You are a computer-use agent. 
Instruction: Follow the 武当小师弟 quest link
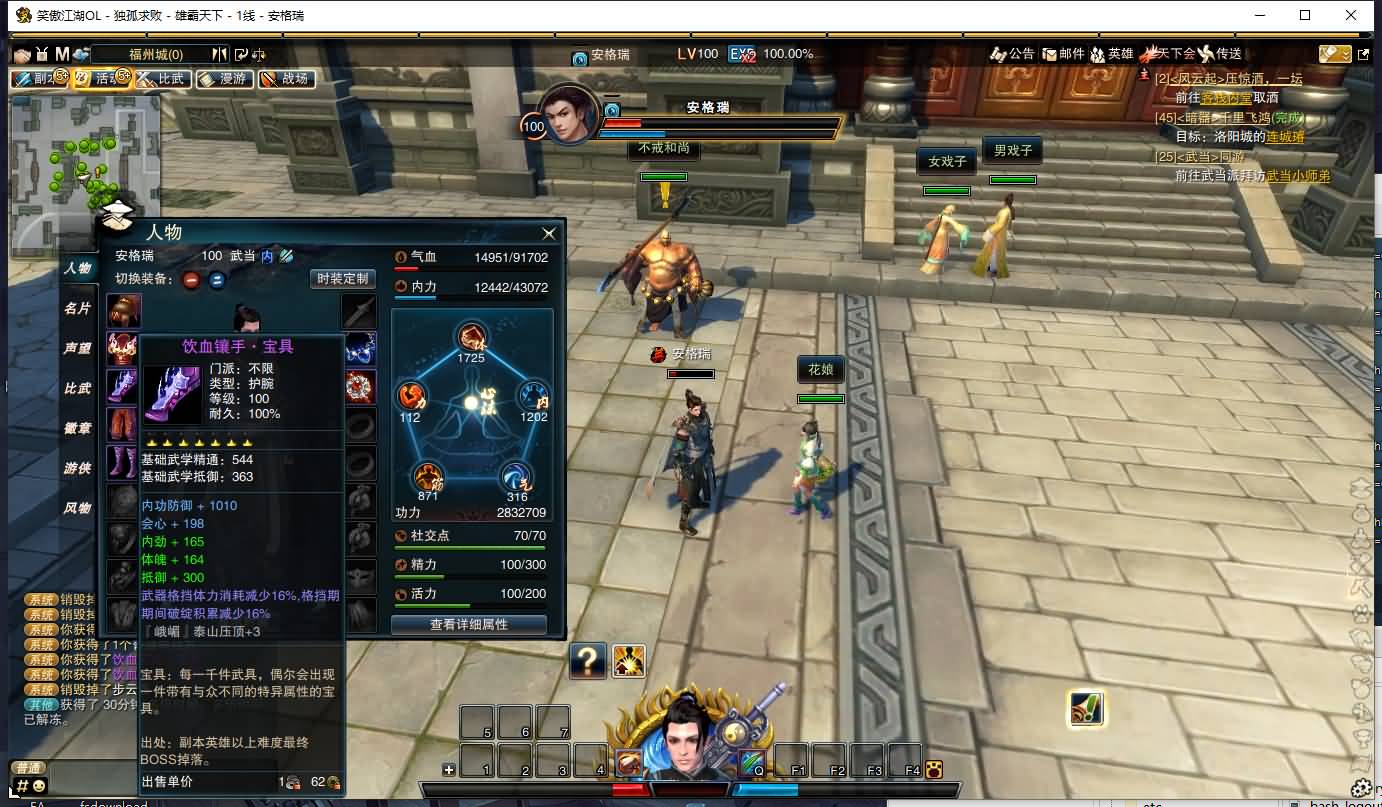1298,176
